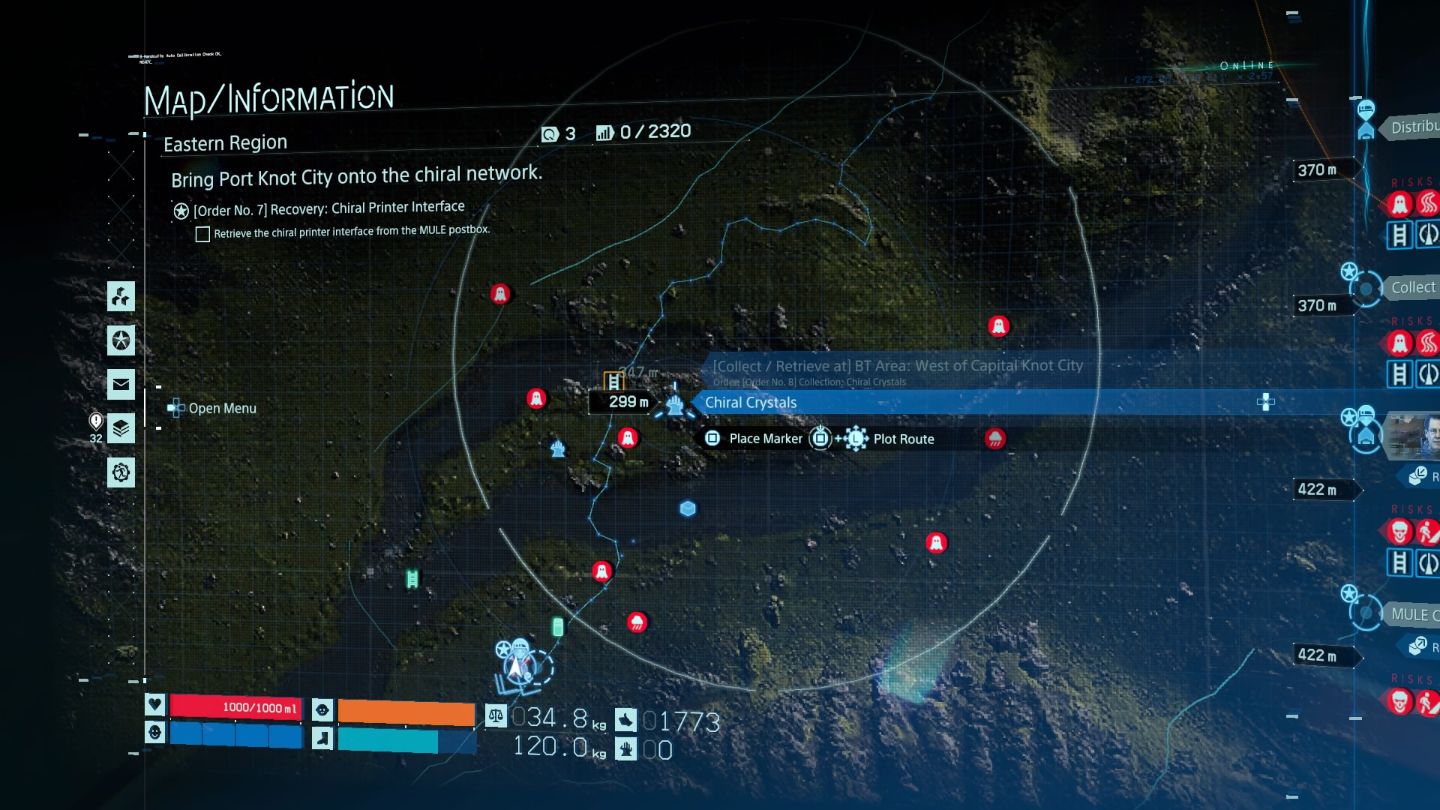
Task: Click the blue chiral crystal hand marker
Action: click(676, 403)
